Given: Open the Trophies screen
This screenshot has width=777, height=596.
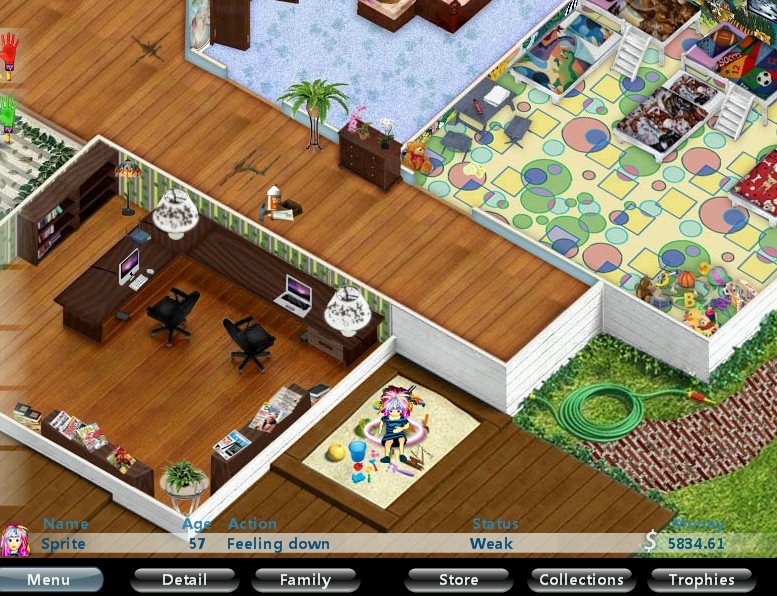Looking at the screenshot, I should click(701, 580).
